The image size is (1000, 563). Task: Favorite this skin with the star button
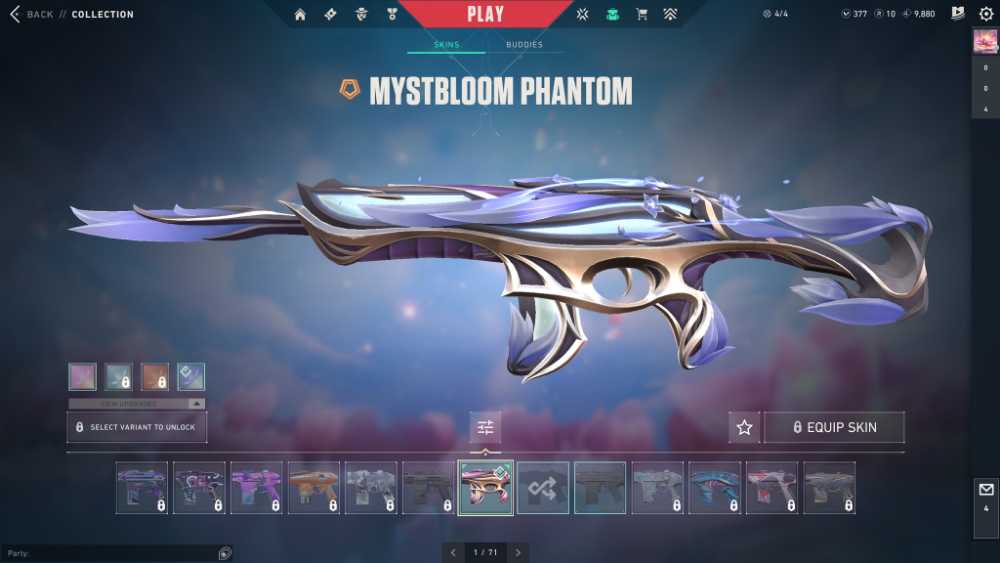point(744,427)
